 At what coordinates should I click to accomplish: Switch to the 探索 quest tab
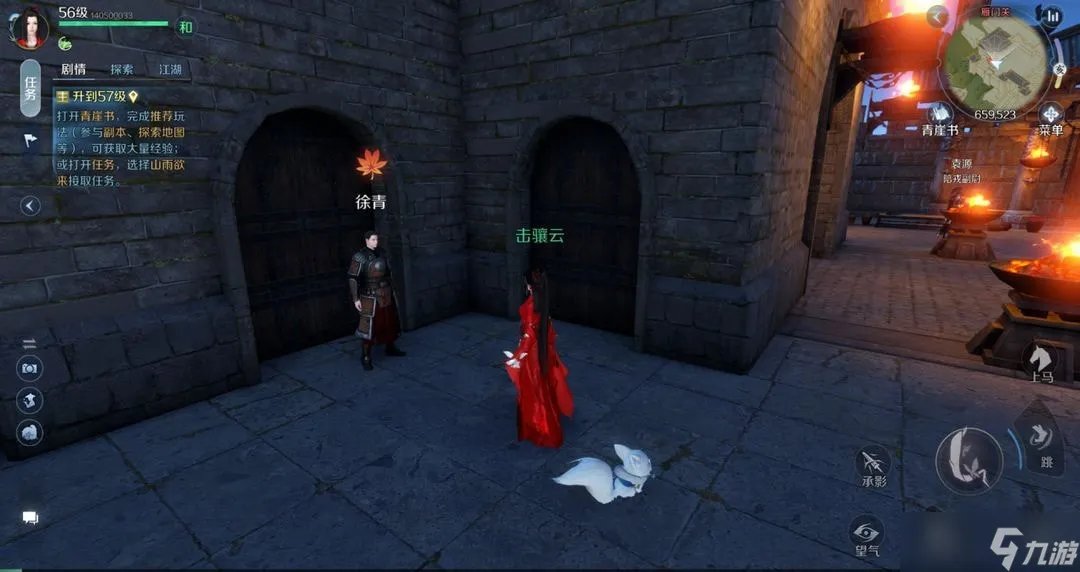[122, 69]
